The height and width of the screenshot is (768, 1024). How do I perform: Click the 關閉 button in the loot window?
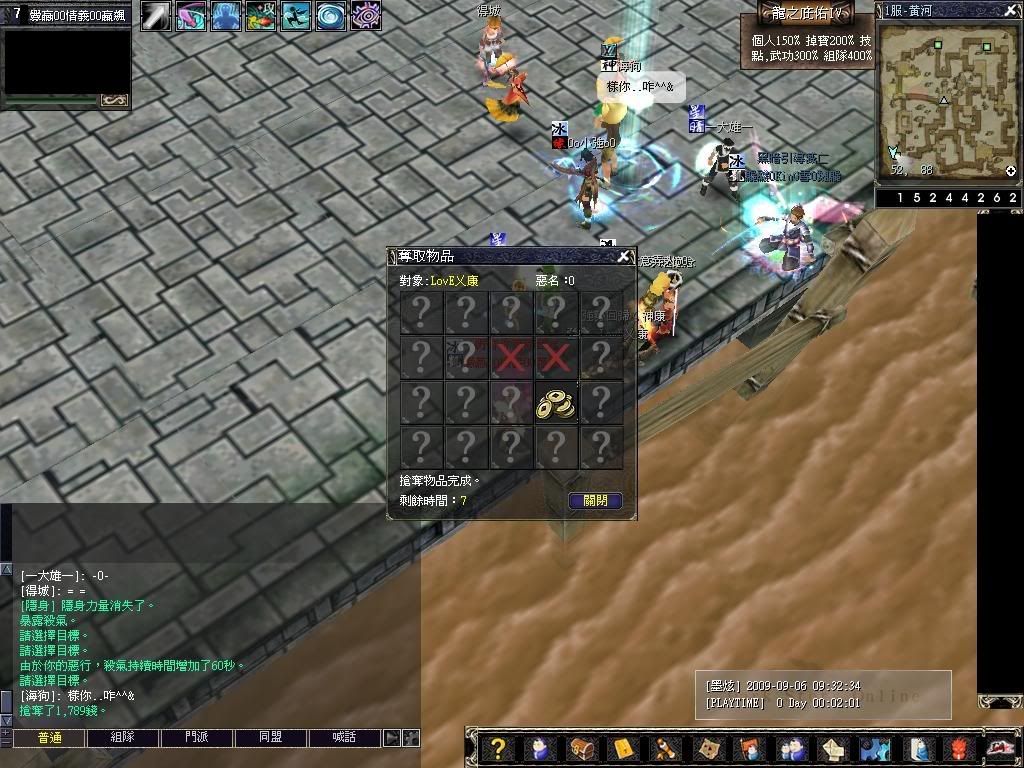(595, 500)
